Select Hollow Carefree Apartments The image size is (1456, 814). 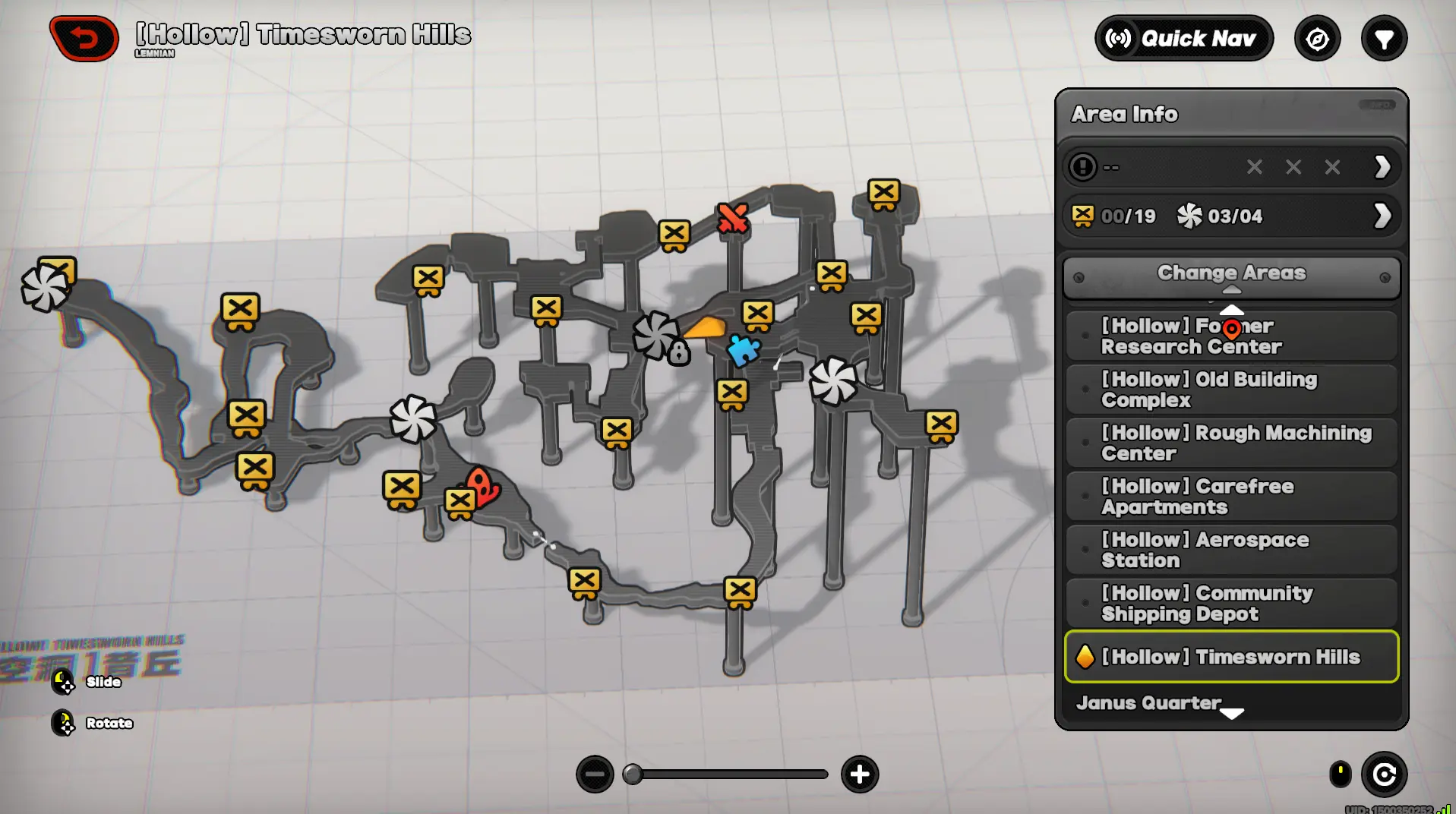[1231, 497]
